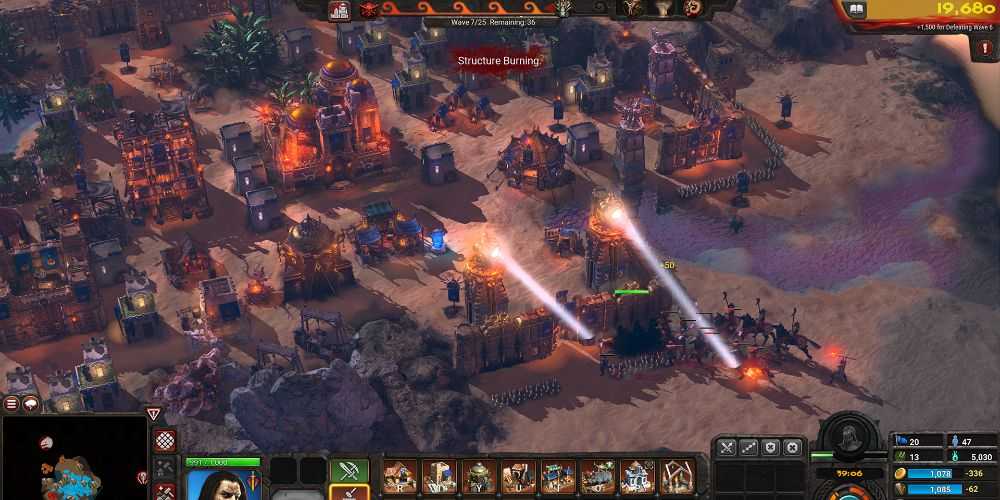Open the round menu button above the minimap
Image resolution: width=1000 pixels, height=500 pixels.
click(12, 404)
